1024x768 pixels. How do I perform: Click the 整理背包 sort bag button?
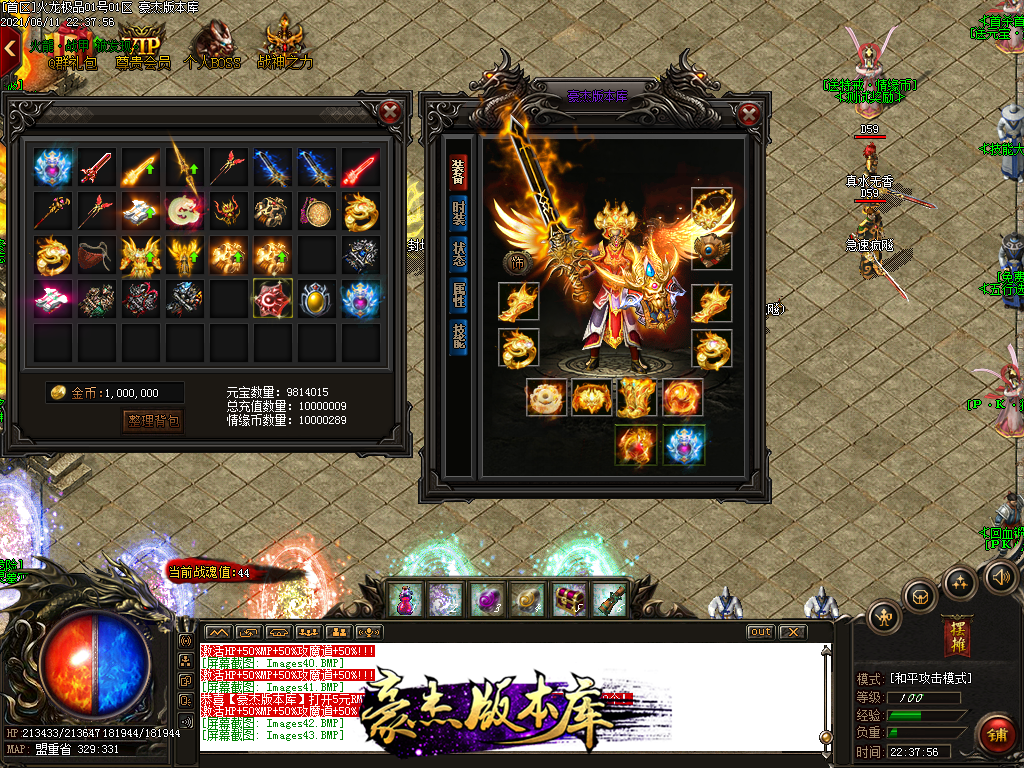click(x=153, y=421)
